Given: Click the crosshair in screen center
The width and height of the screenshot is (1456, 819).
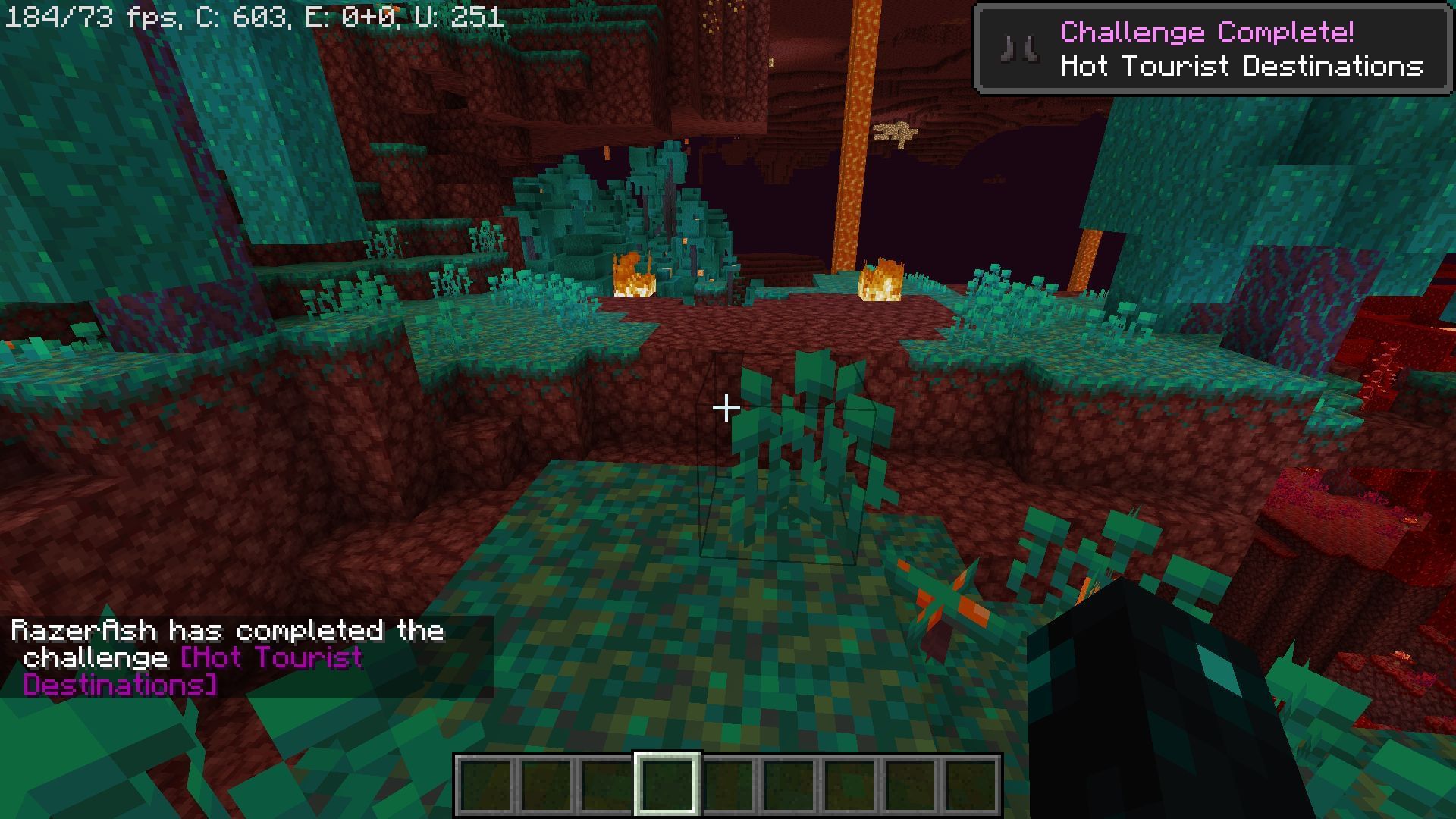Looking at the screenshot, I should pos(726,409).
